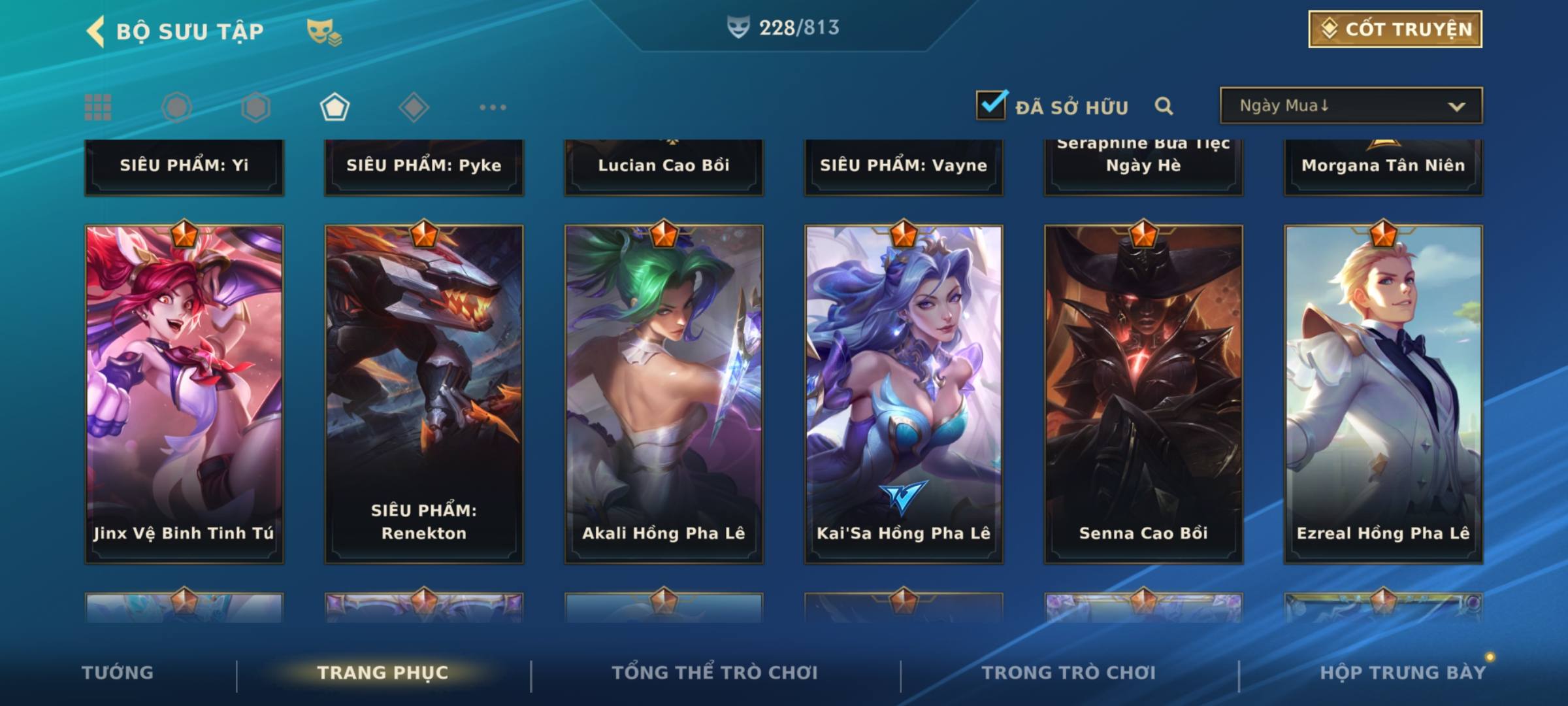Image resolution: width=1568 pixels, height=706 pixels.
Task: Expand the Ngày Mua sort dropdown
Action: tap(1350, 106)
